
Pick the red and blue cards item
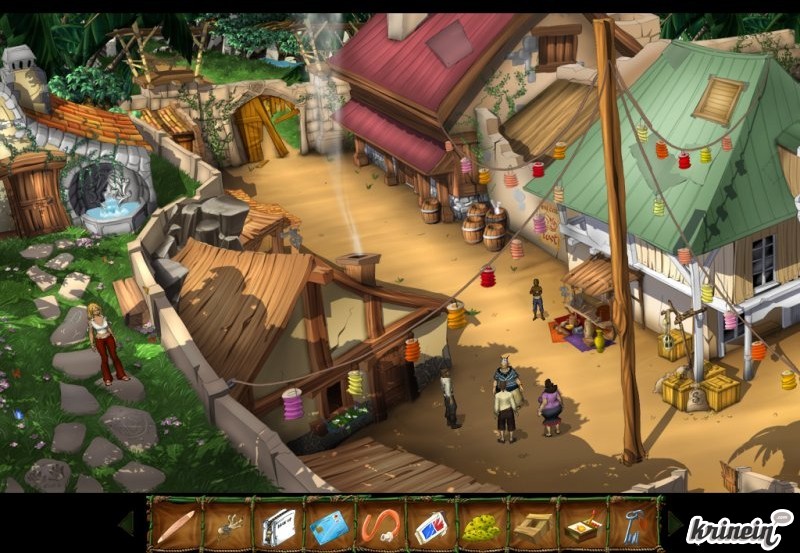(x=431, y=524)
